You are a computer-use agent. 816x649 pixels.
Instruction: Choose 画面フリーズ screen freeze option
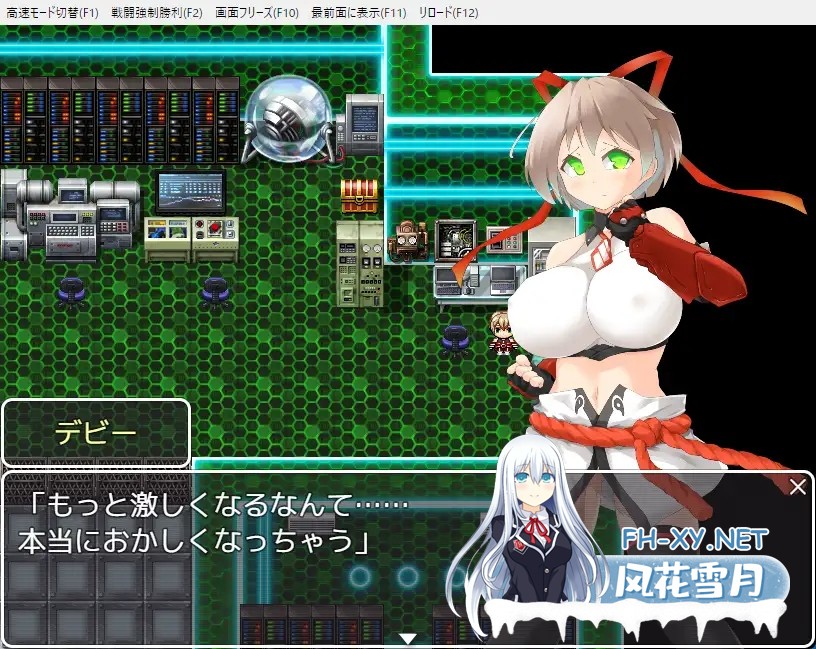tap(257, 13)
